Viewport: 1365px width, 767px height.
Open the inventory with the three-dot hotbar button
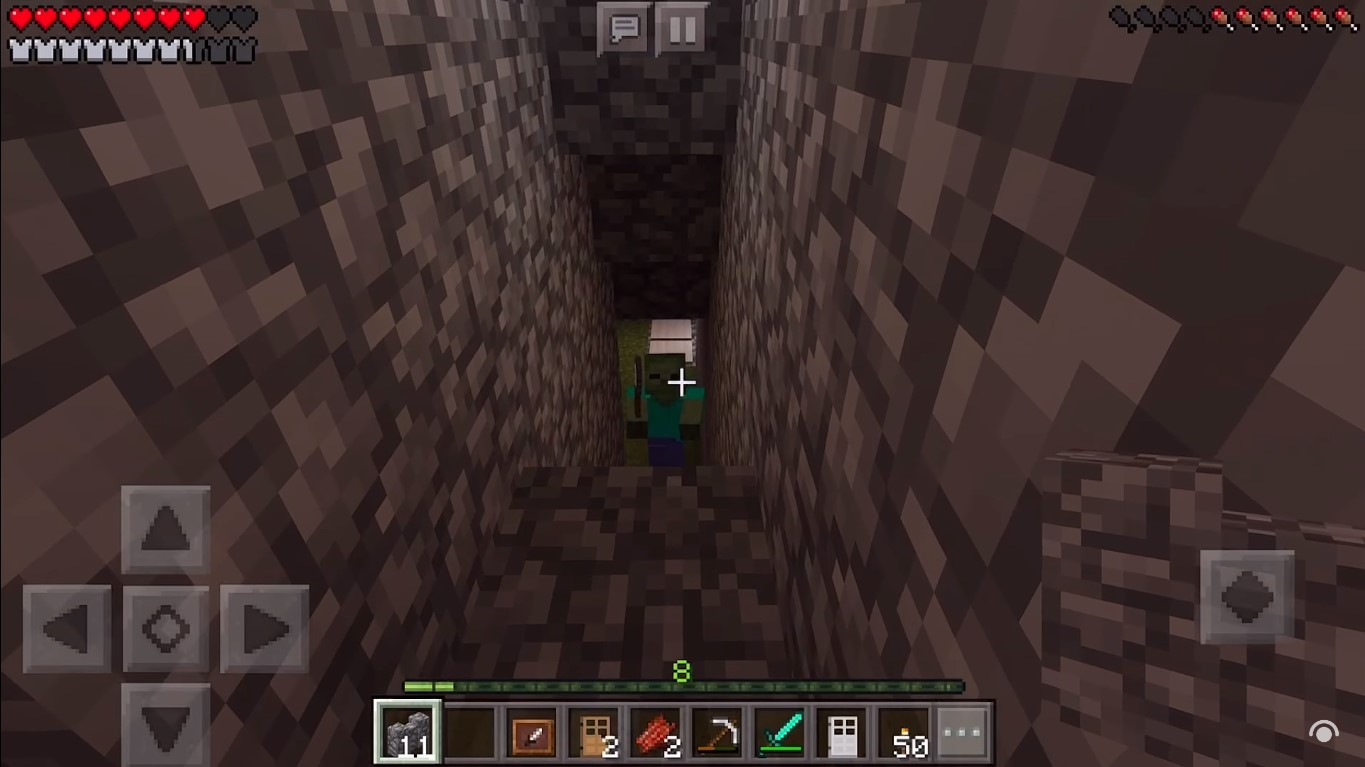[962, 731]
